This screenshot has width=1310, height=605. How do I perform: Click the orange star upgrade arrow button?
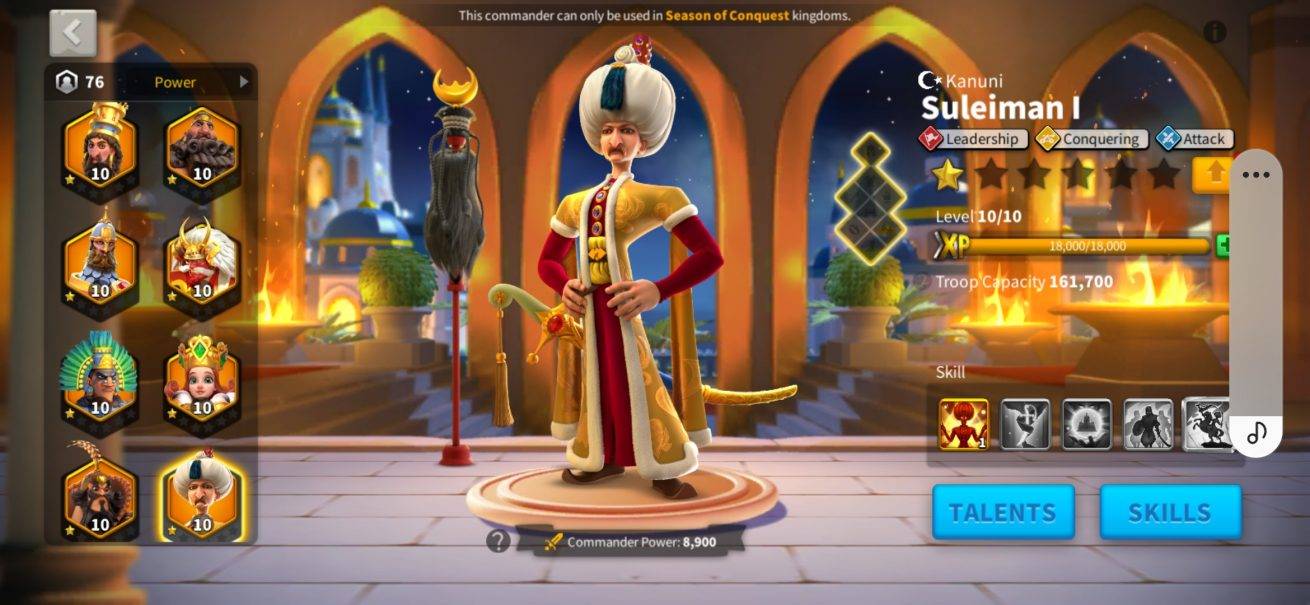[1213, 174]
